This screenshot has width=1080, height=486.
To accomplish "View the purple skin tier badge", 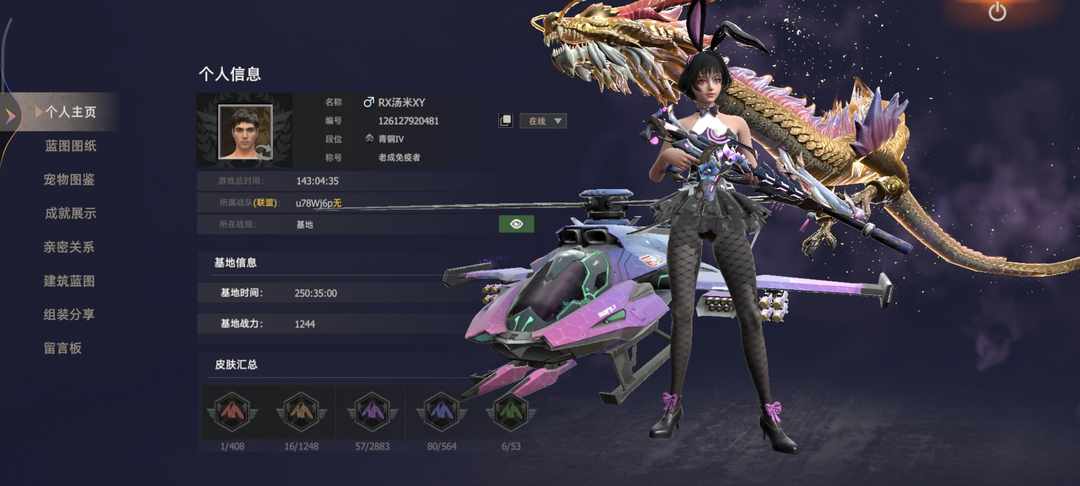I will (372, 411).
